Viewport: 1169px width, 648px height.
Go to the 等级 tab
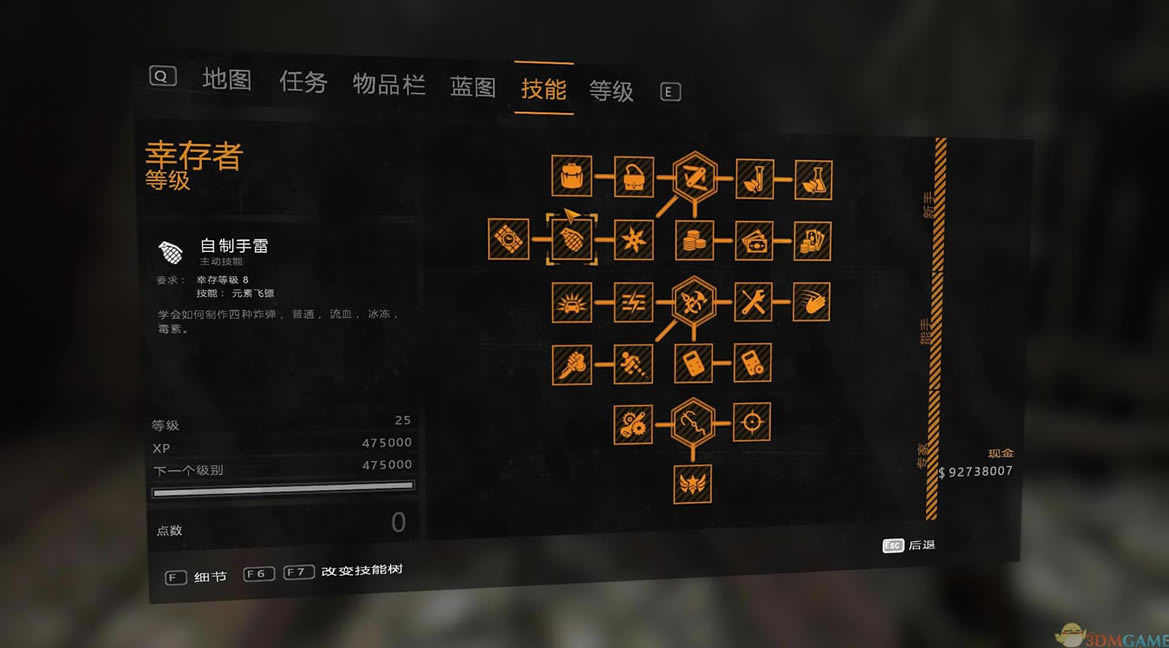[611, 91]
